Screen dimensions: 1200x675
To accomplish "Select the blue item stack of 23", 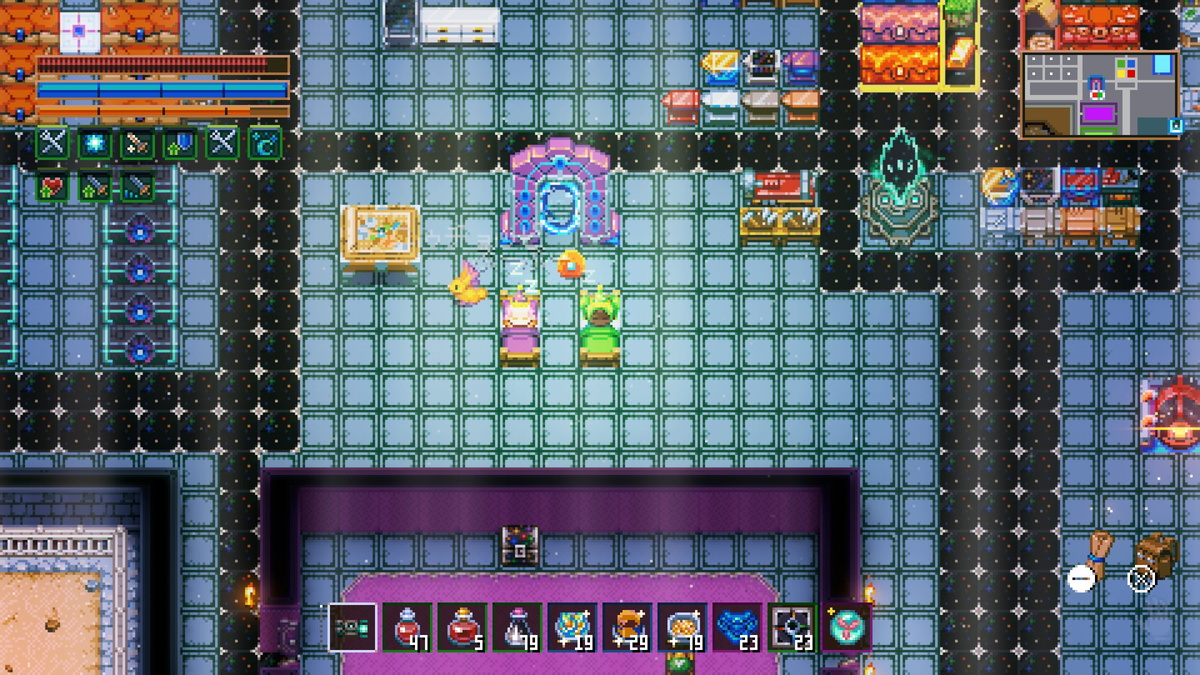I will (737, 628).
